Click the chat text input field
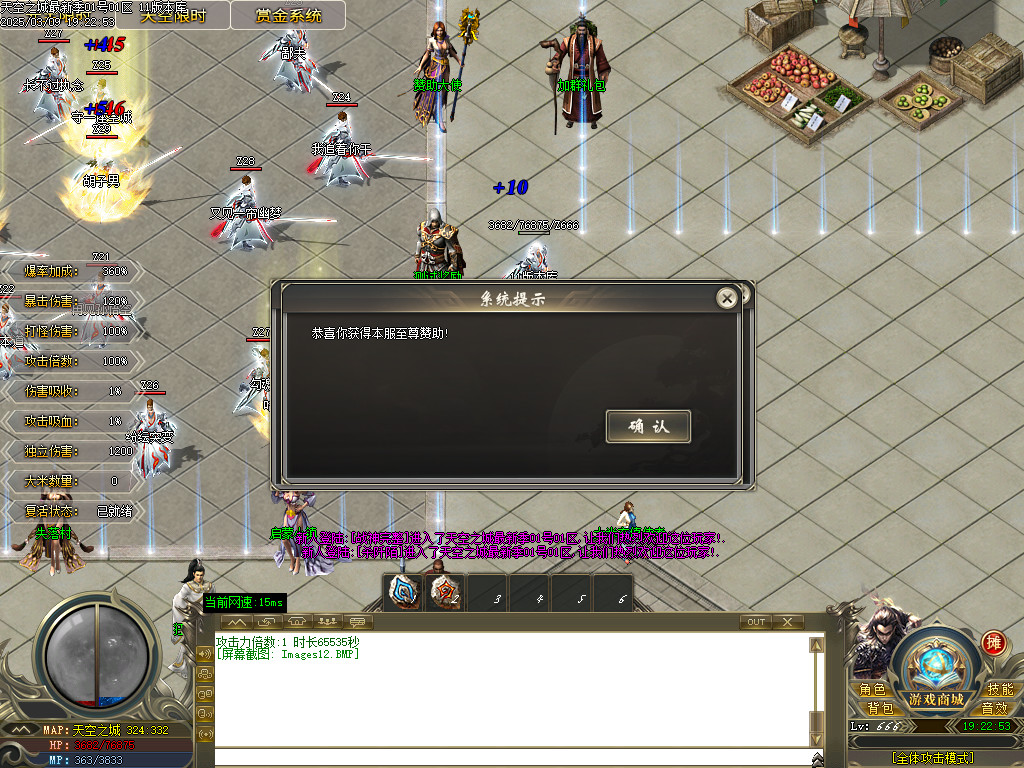The width and height of the screenshot is (1024, 768). [510, 756]
